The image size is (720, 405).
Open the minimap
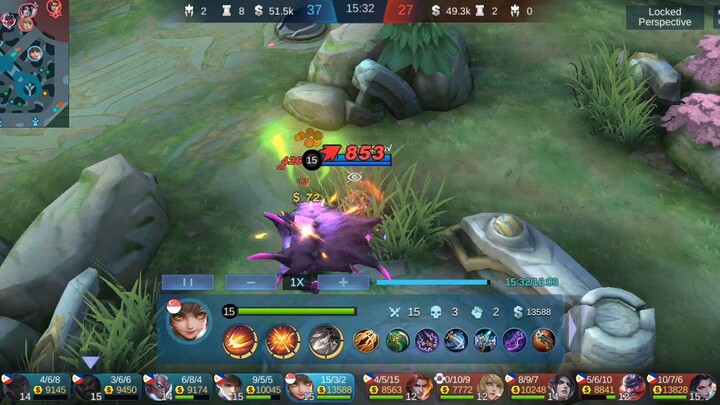[x=34, y=62]
